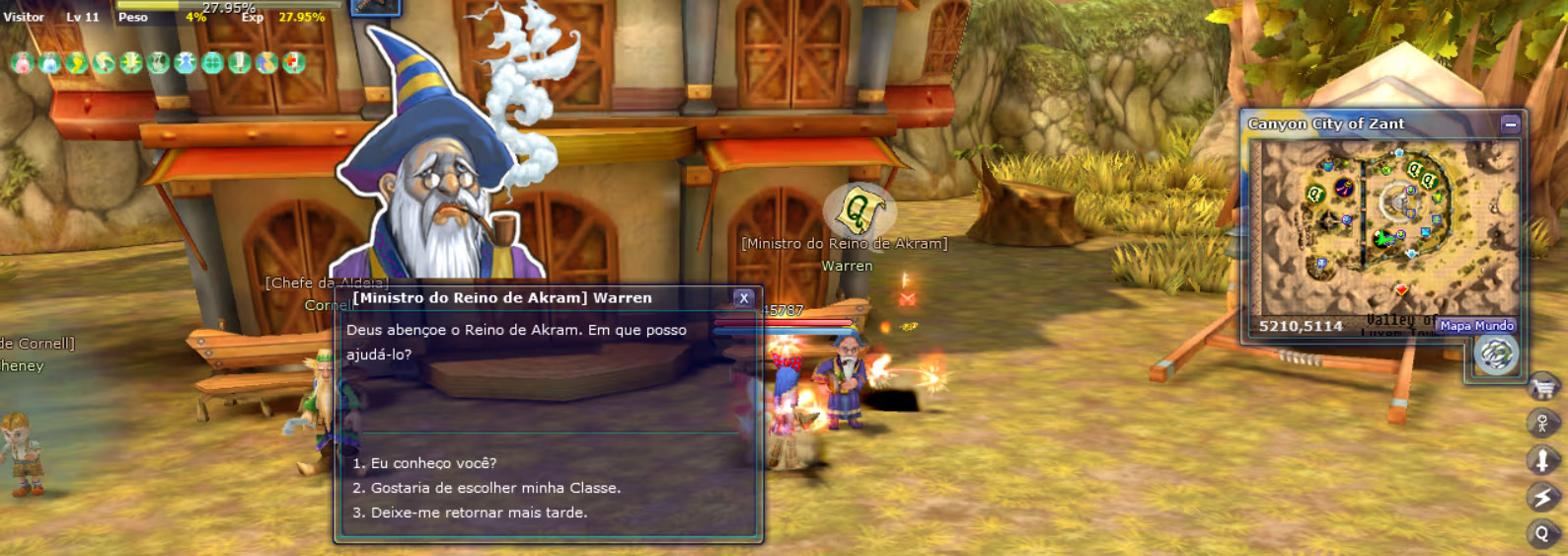Click the sword icon on side bar
Image resolution: width=1568 pixels, height=556 pixels.
pos(1542,461)
